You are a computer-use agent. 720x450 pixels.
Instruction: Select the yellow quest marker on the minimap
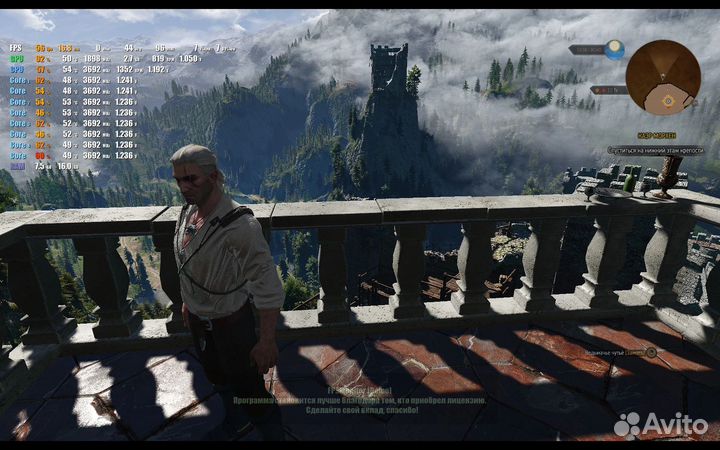pos(665,99)
